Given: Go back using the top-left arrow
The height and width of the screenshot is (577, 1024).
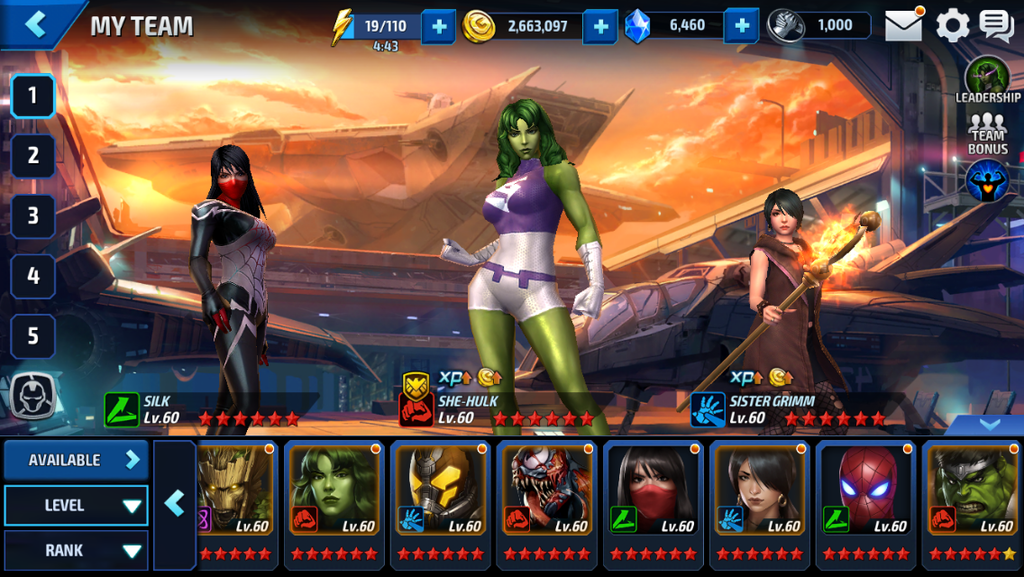Looking at the screenshot, I should coord(36,25).
